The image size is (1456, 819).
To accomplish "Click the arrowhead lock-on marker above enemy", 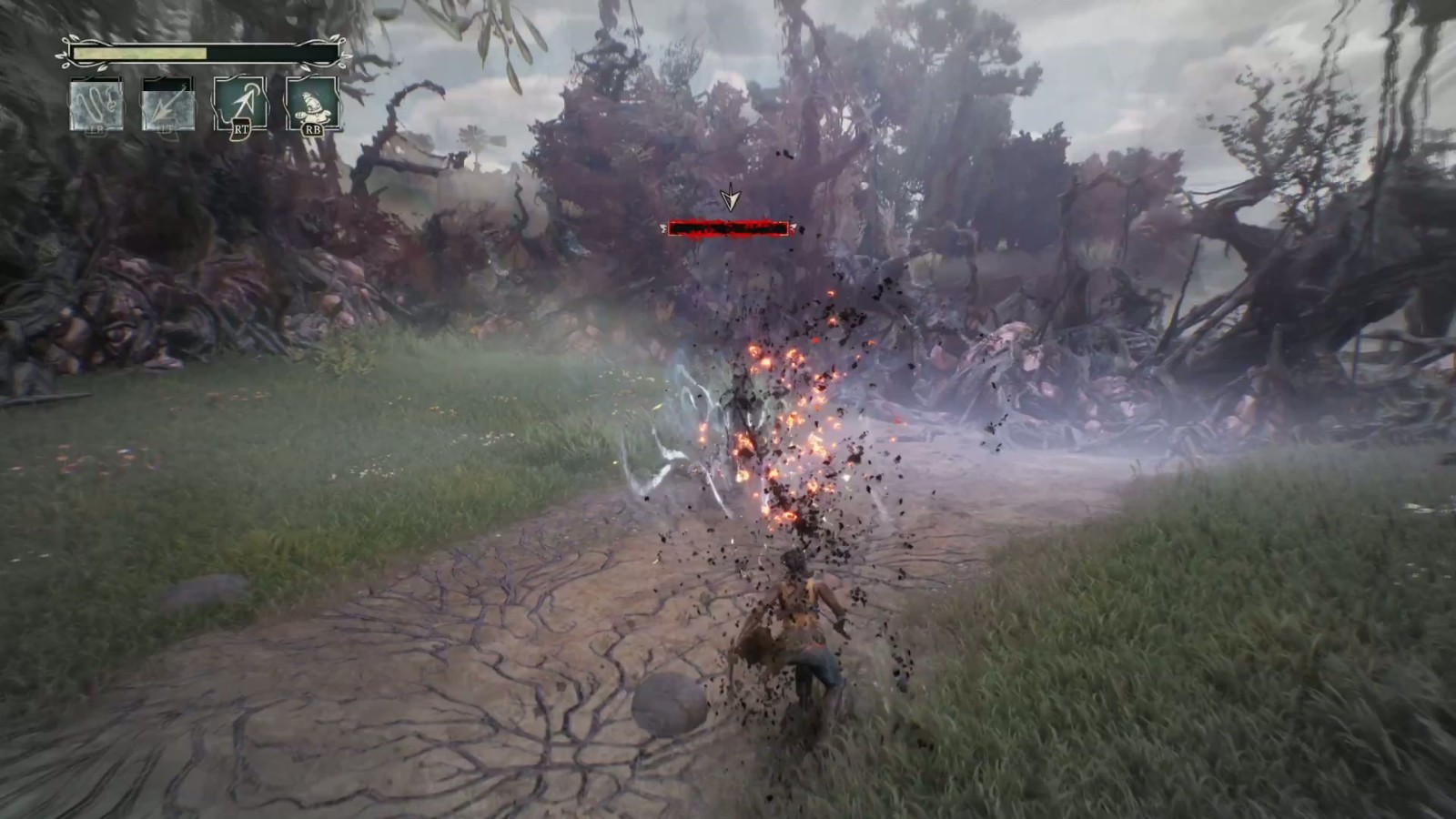I will click(729, 199).
